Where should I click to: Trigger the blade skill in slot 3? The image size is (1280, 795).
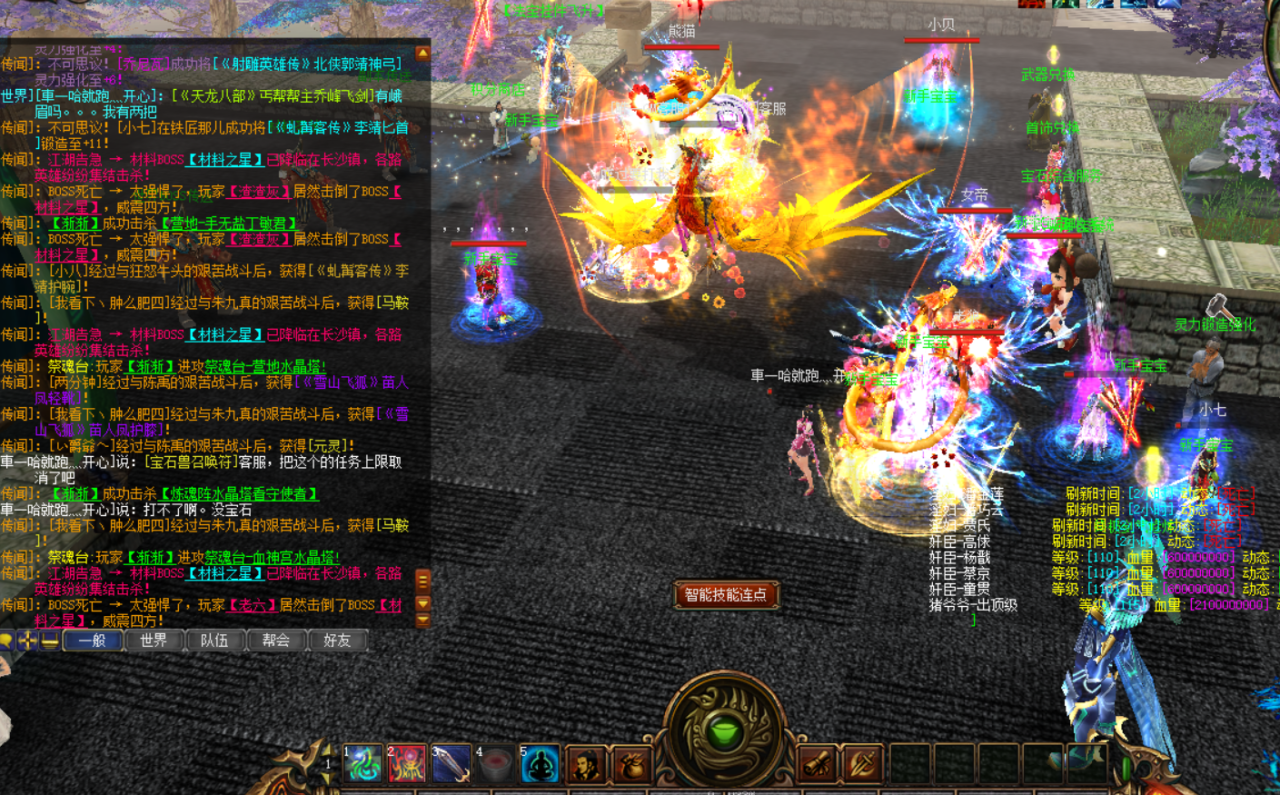451,765
